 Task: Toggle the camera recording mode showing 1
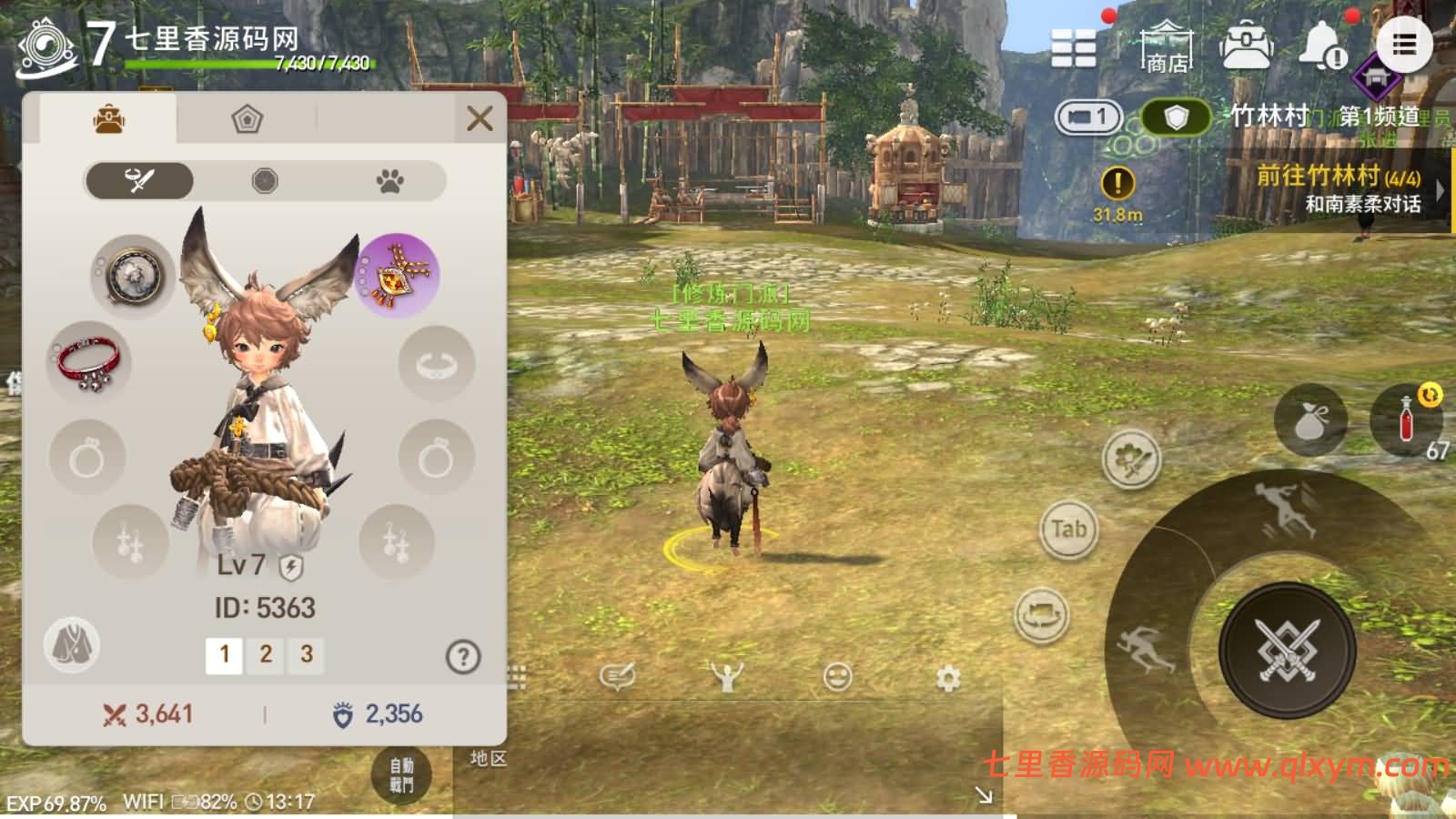pos(1088,118)
